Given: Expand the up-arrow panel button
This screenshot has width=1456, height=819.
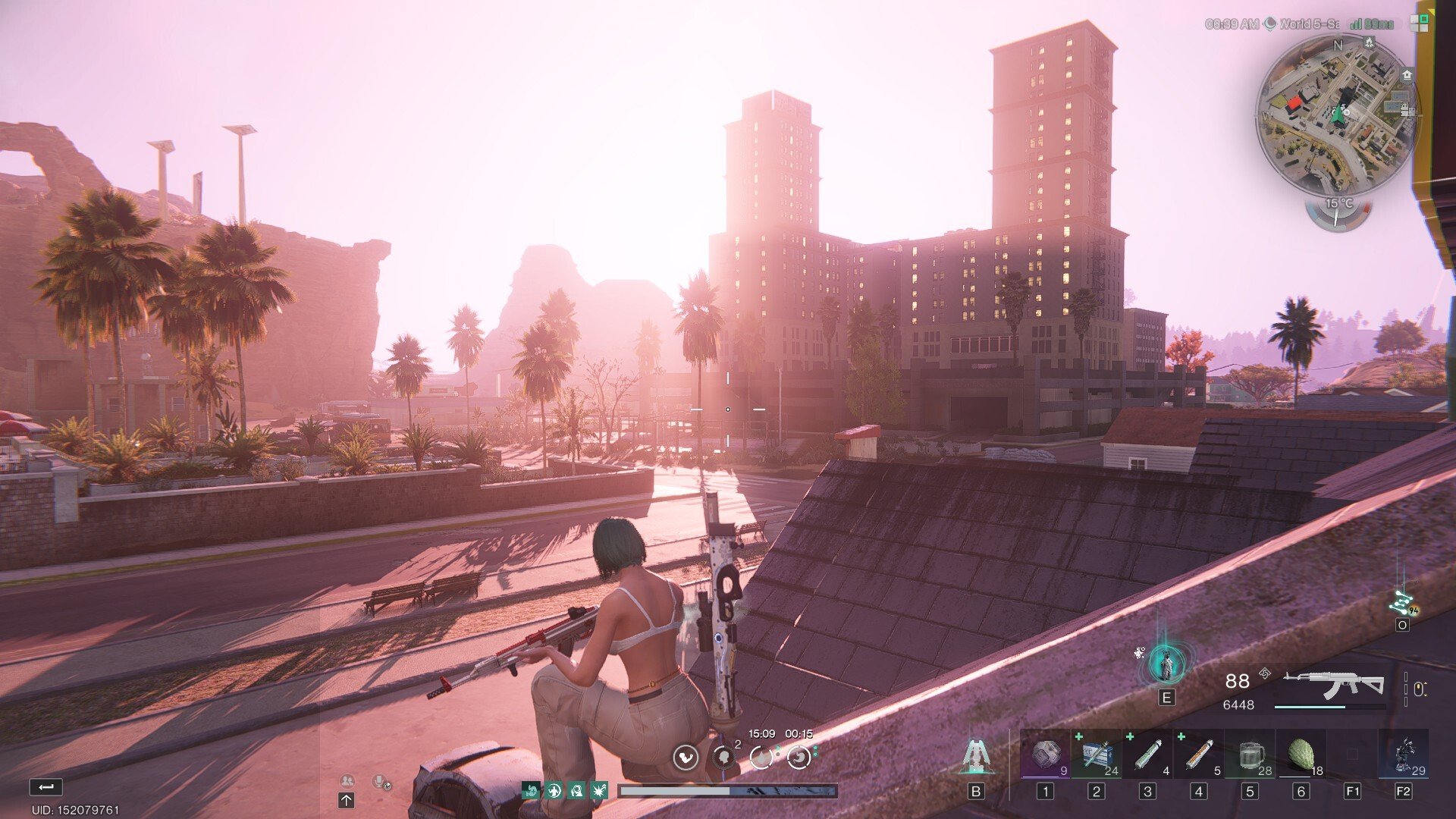Looking at the screenshot, I should [346, 800].
